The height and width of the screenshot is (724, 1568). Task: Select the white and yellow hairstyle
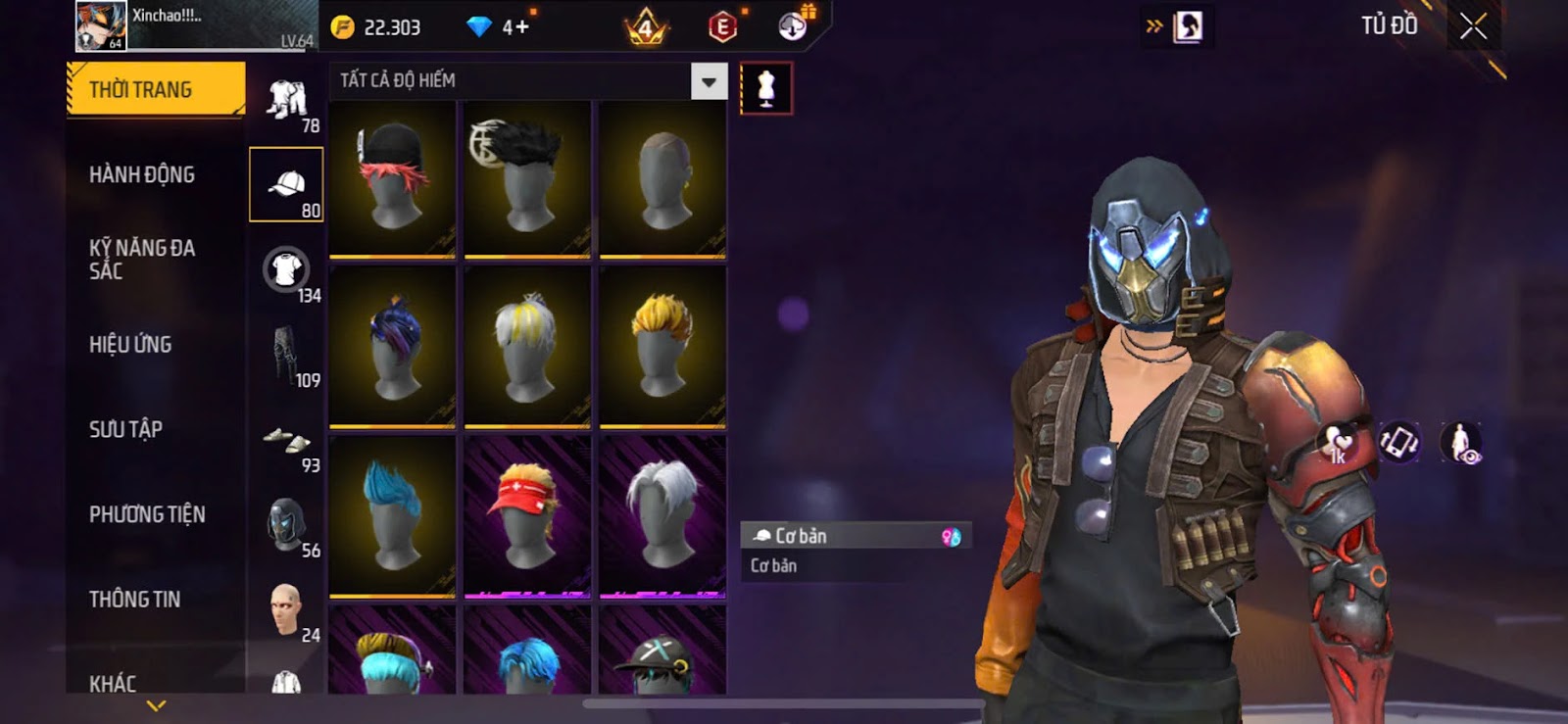pyautogui.click(x=527, y=347)
